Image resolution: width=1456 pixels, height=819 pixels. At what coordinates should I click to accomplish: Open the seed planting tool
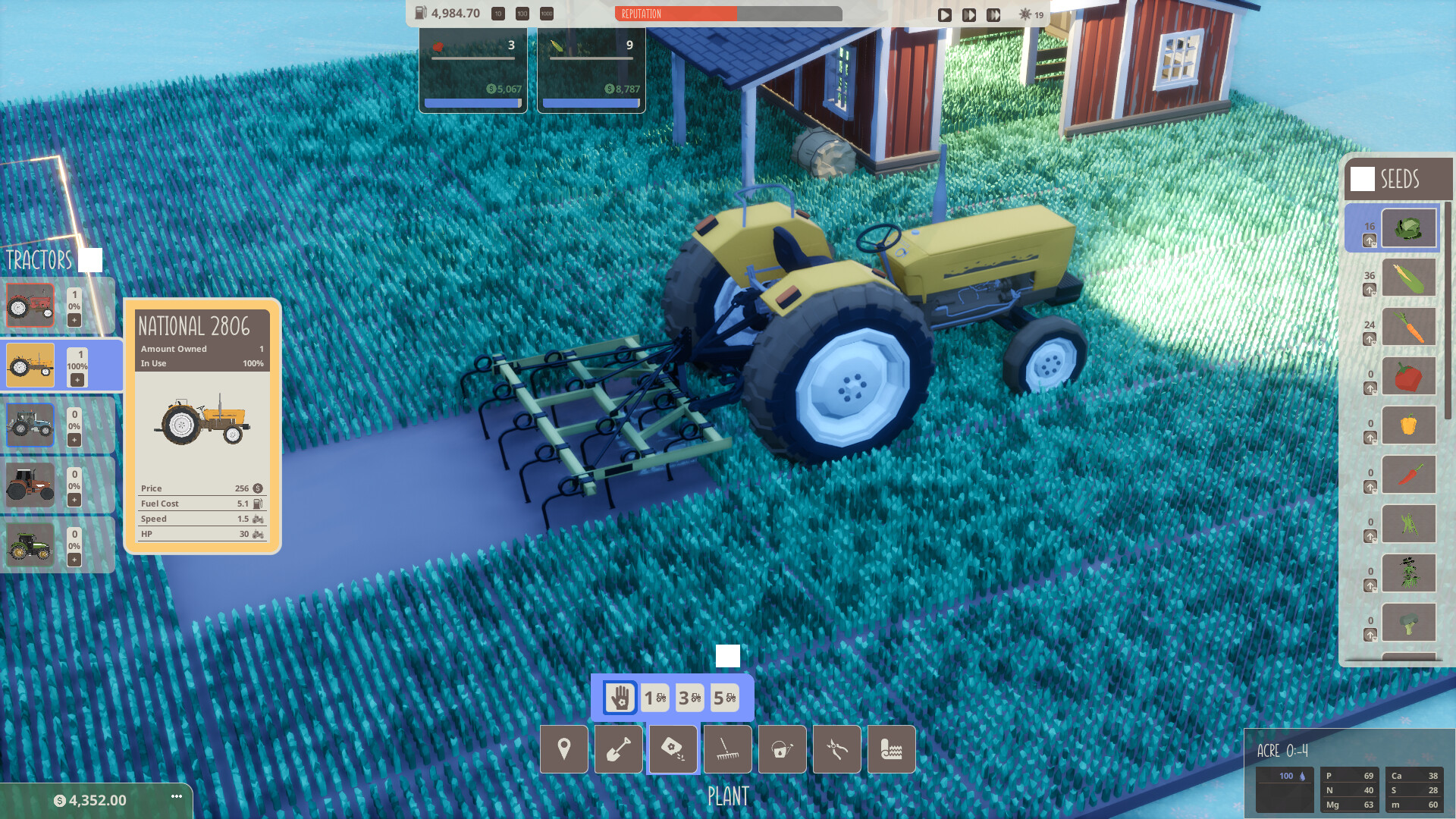pos(673,749)
